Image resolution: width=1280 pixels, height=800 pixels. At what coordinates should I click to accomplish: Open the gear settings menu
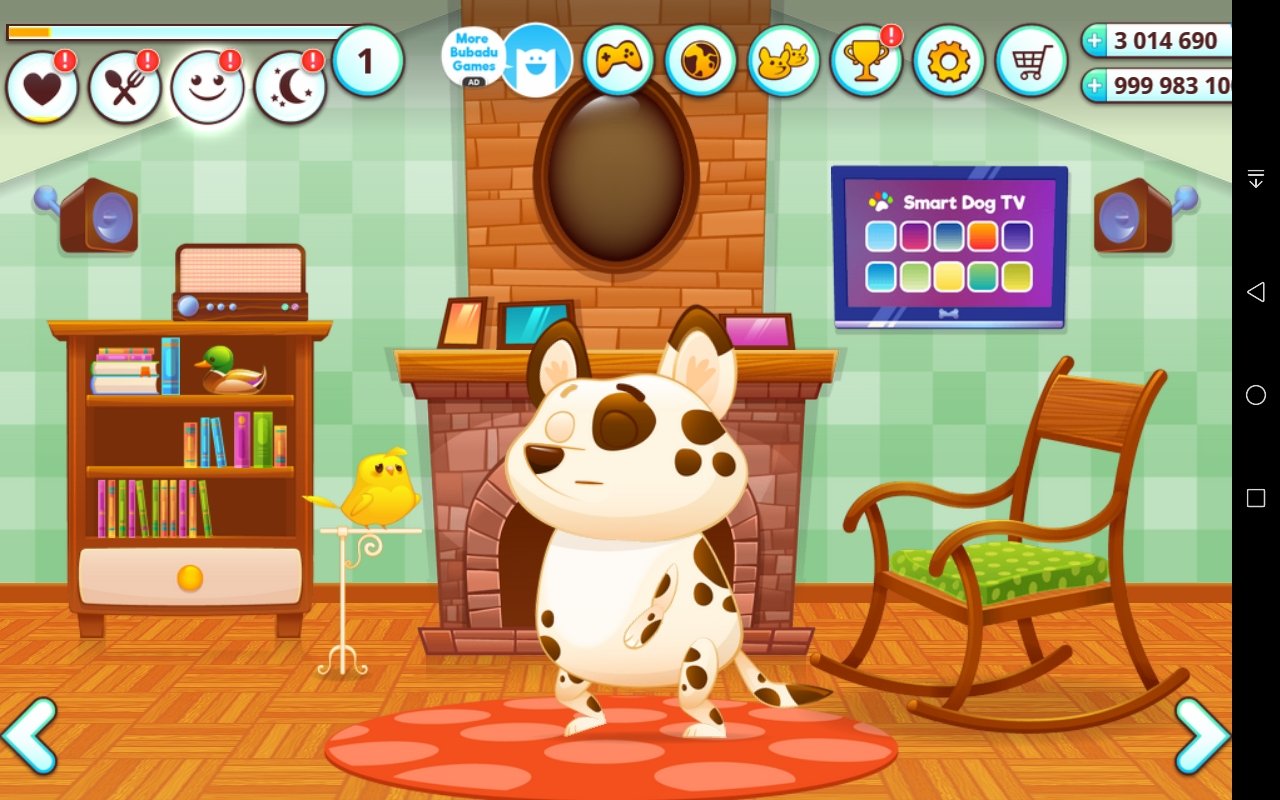tap(948, 61)
